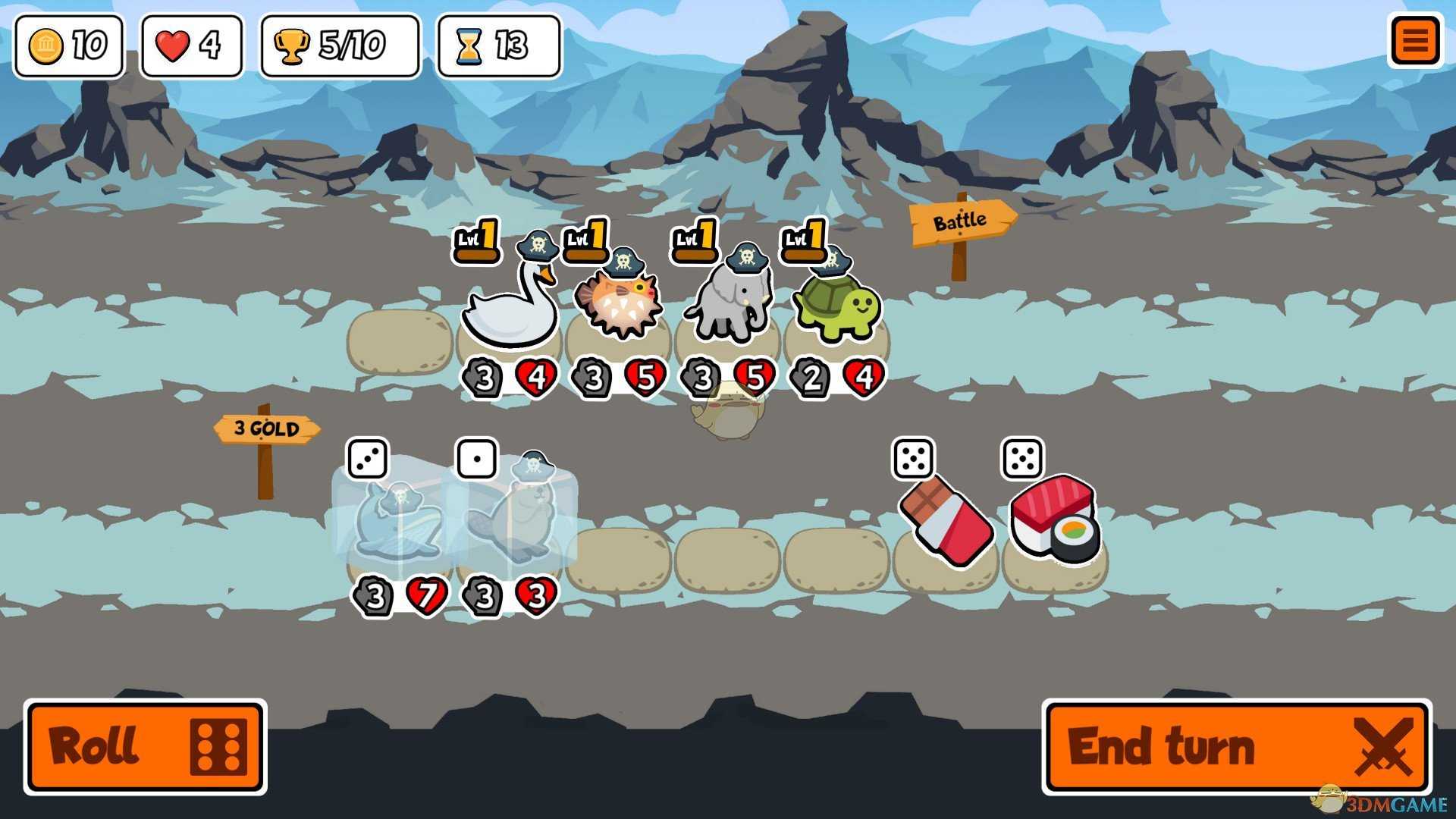This screenshot has width=1456, height=819.
Task: Click the heart showing 4 lives
Action: [x=191, y=45]
